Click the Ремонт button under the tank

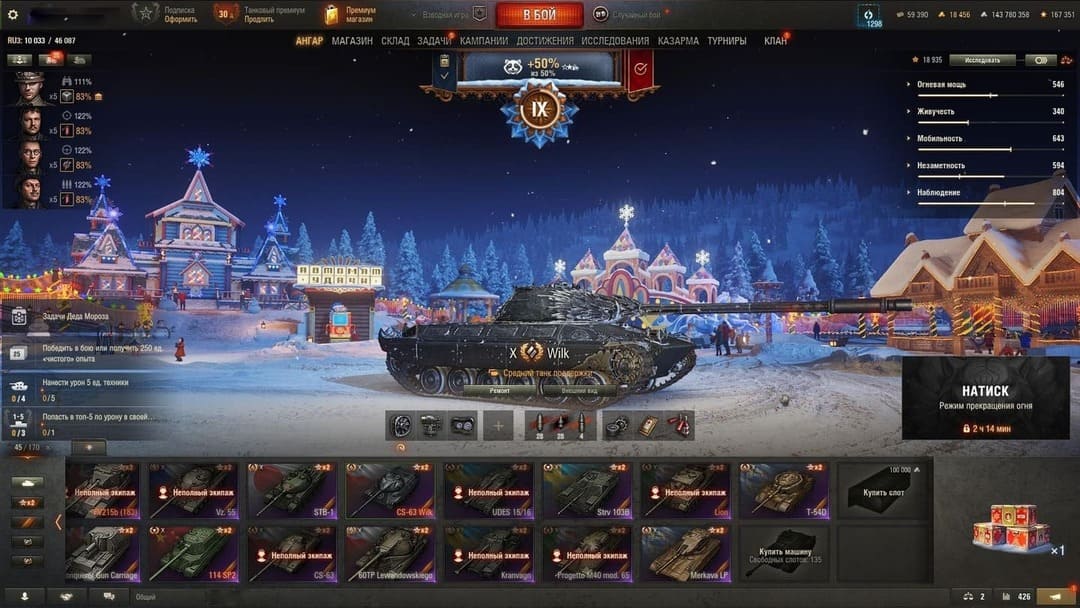(500, 391)
